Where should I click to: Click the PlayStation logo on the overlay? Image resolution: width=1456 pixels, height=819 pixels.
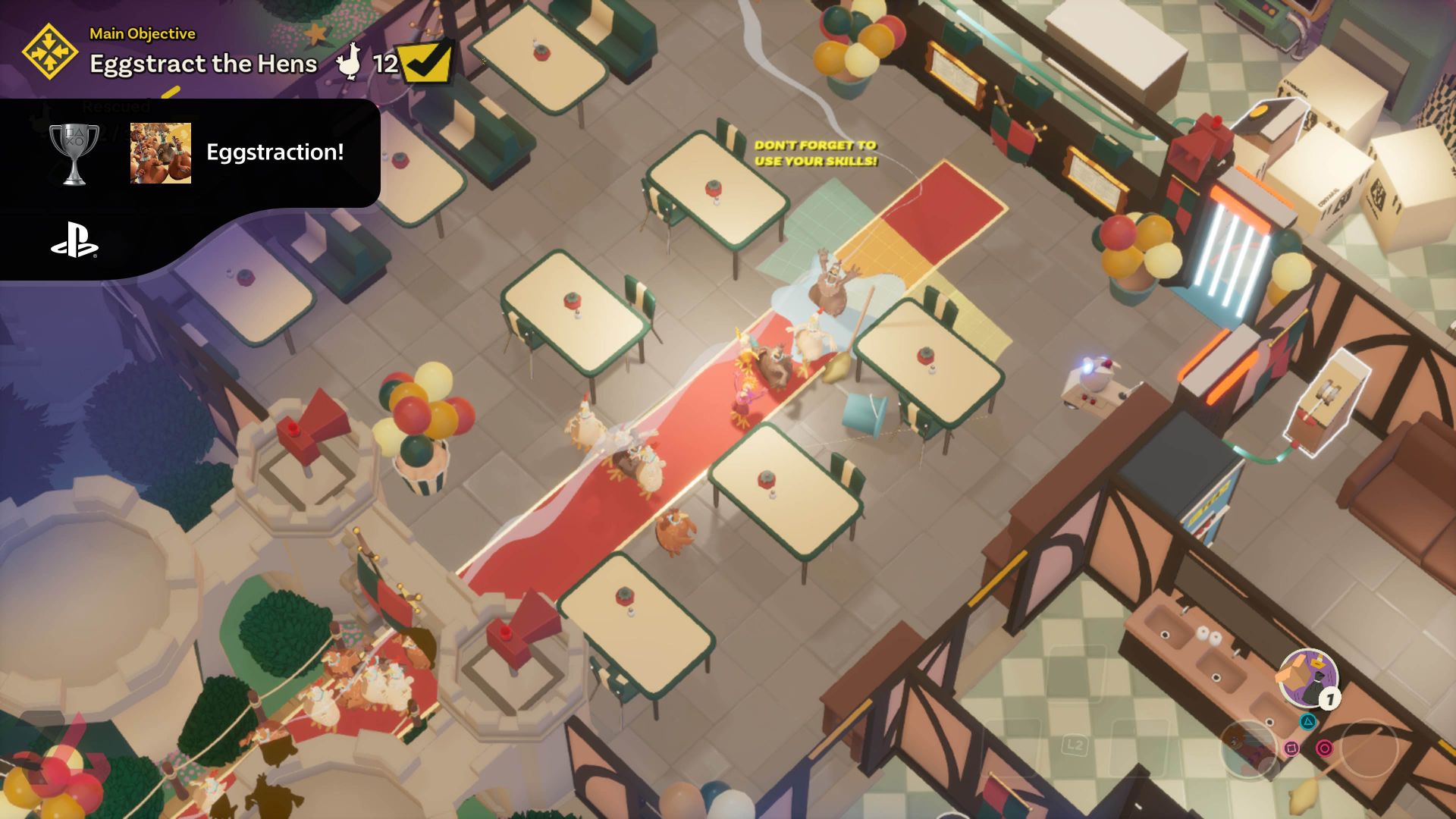pos(74,240)
